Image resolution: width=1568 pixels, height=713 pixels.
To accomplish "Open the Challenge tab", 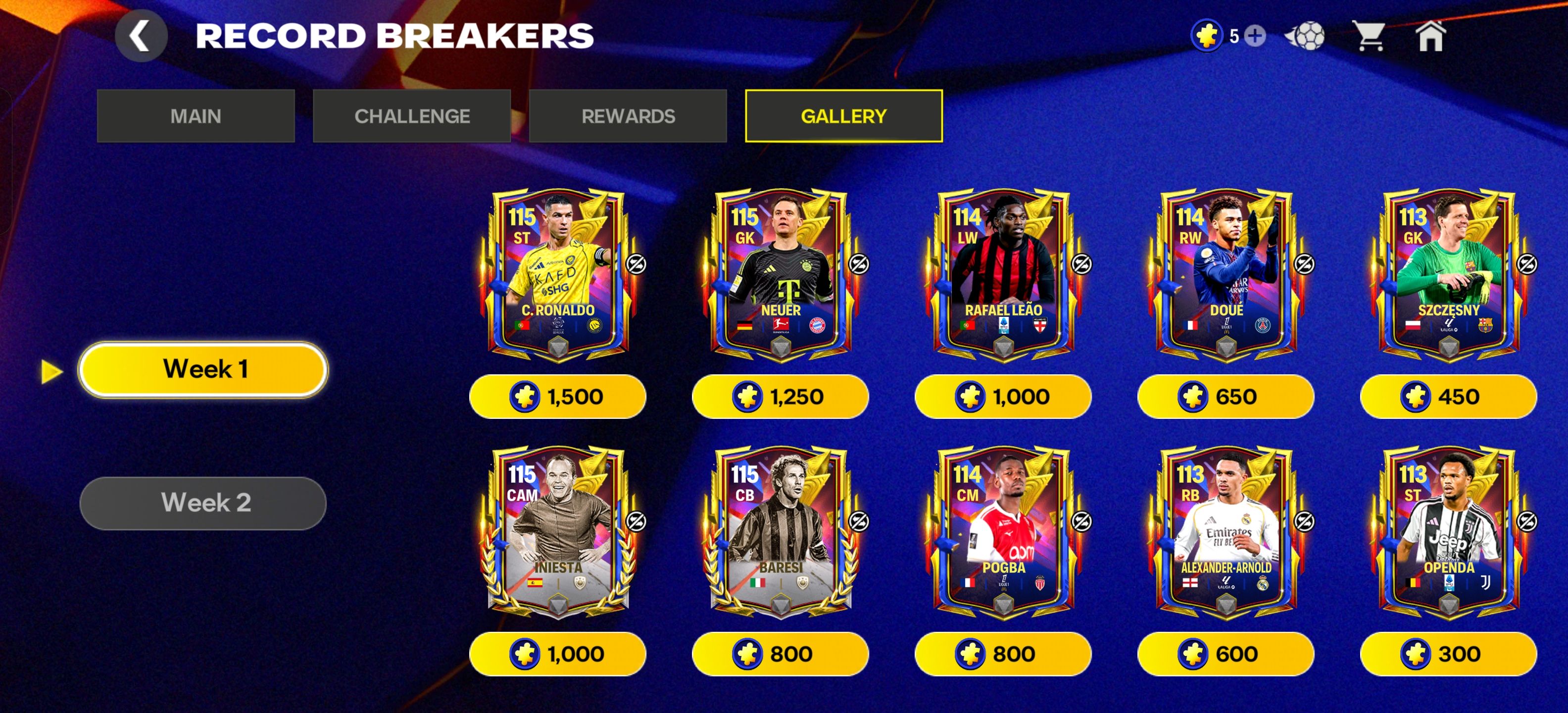I will [x=411, y=116].
